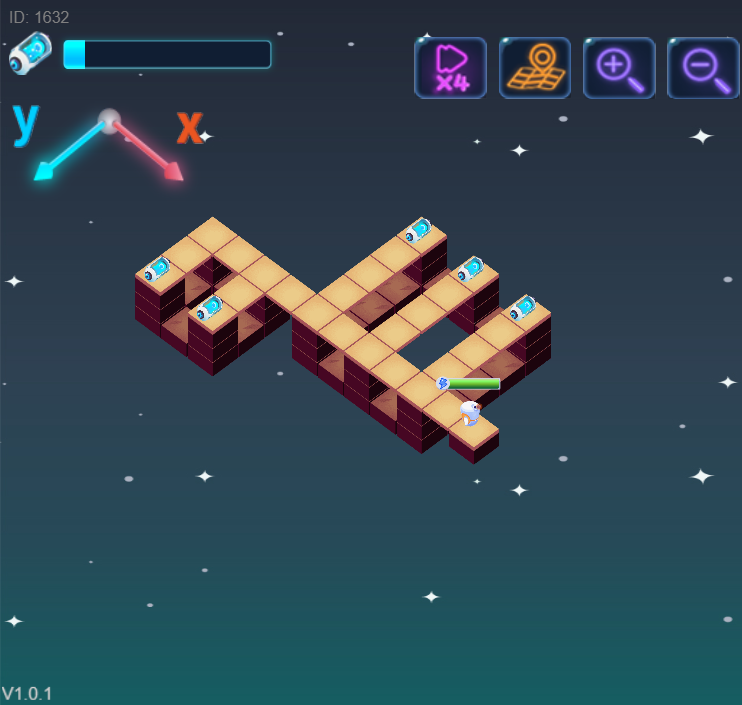Zoom in with the plus magnifier
Image resolution: width=742 pixels, height=705 pixels.
click(619, 68)
